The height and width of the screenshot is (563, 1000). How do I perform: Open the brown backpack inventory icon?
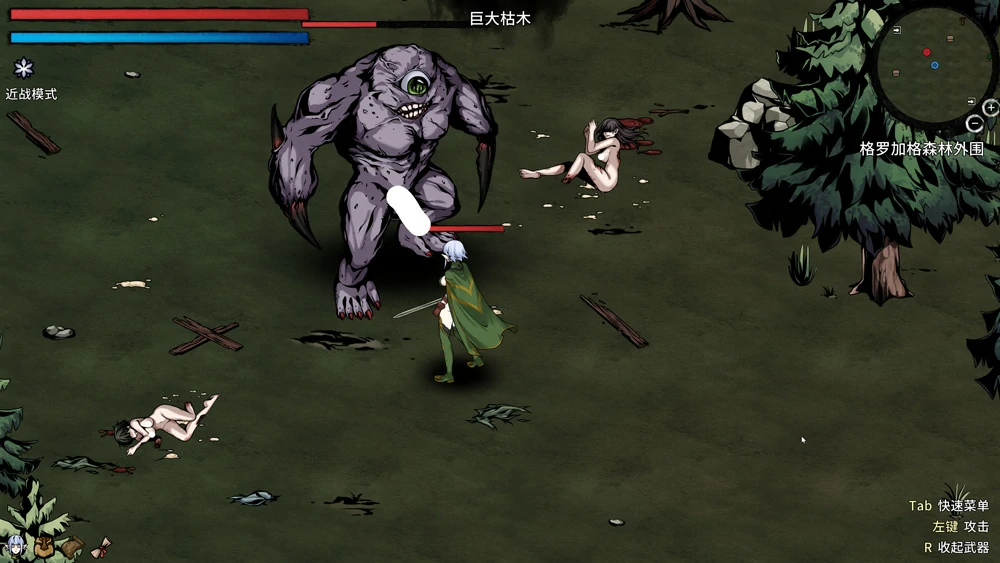tap(44, 546)
